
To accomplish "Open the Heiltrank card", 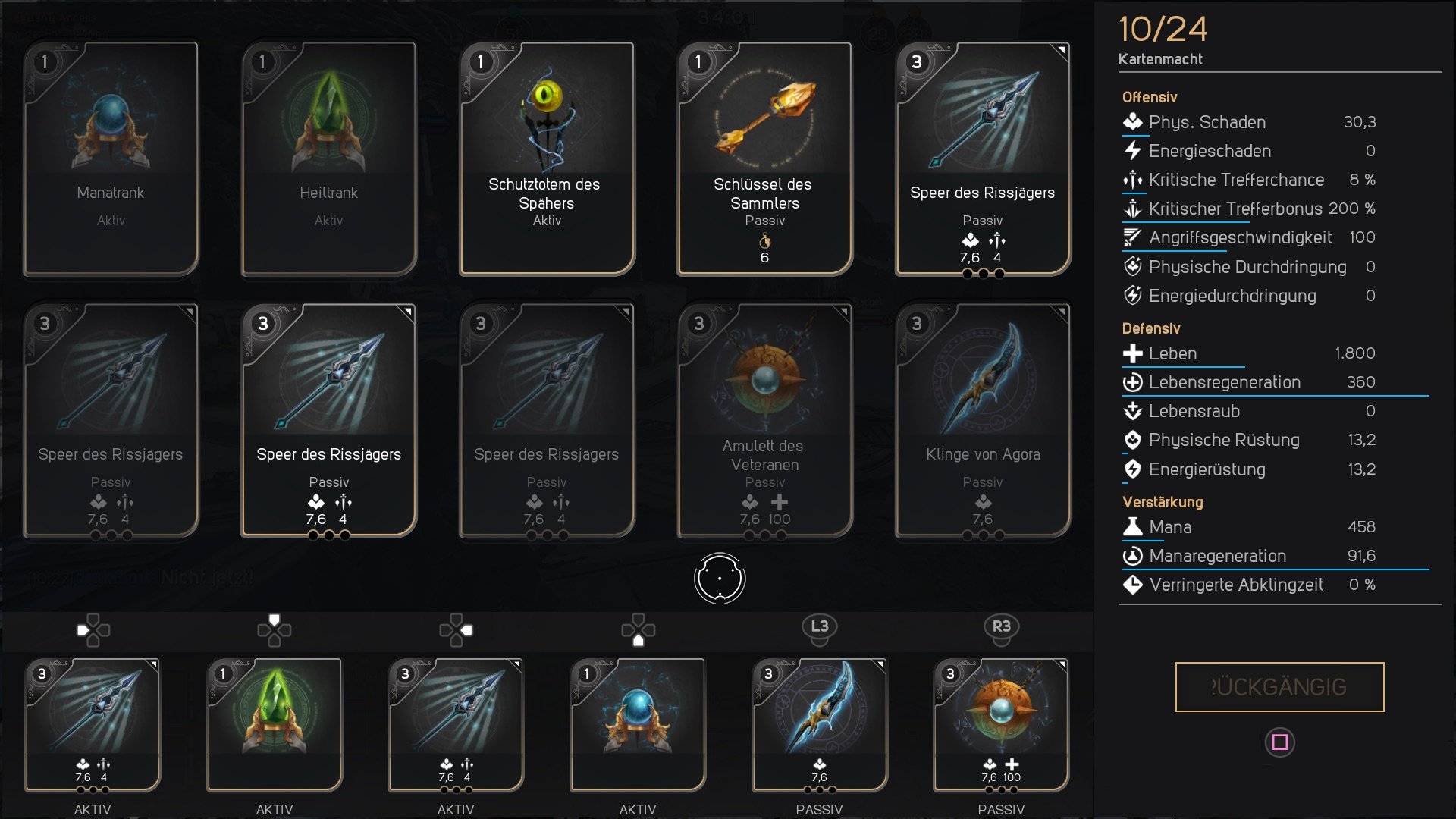I will (x=328, y=157).
